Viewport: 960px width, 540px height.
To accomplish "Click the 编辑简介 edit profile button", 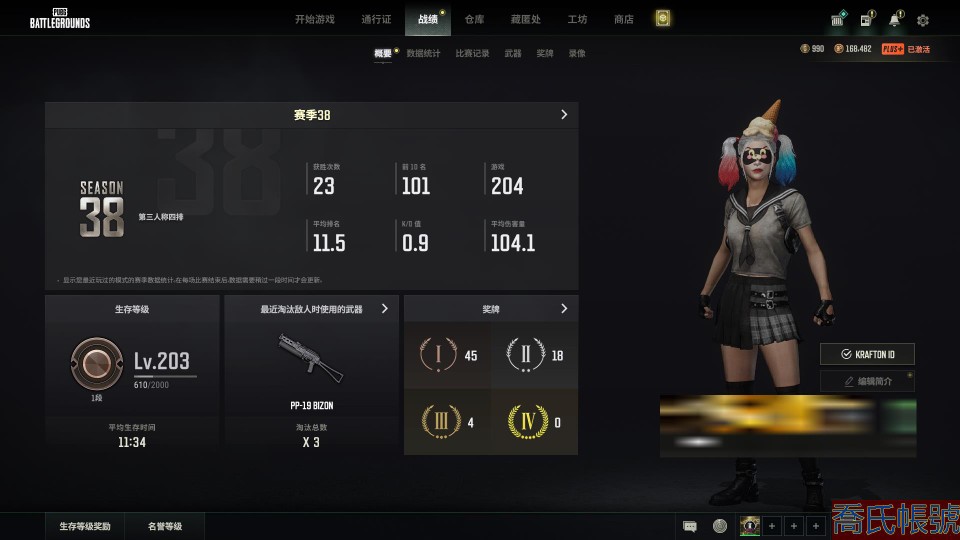I will click(x=867, y=381).
